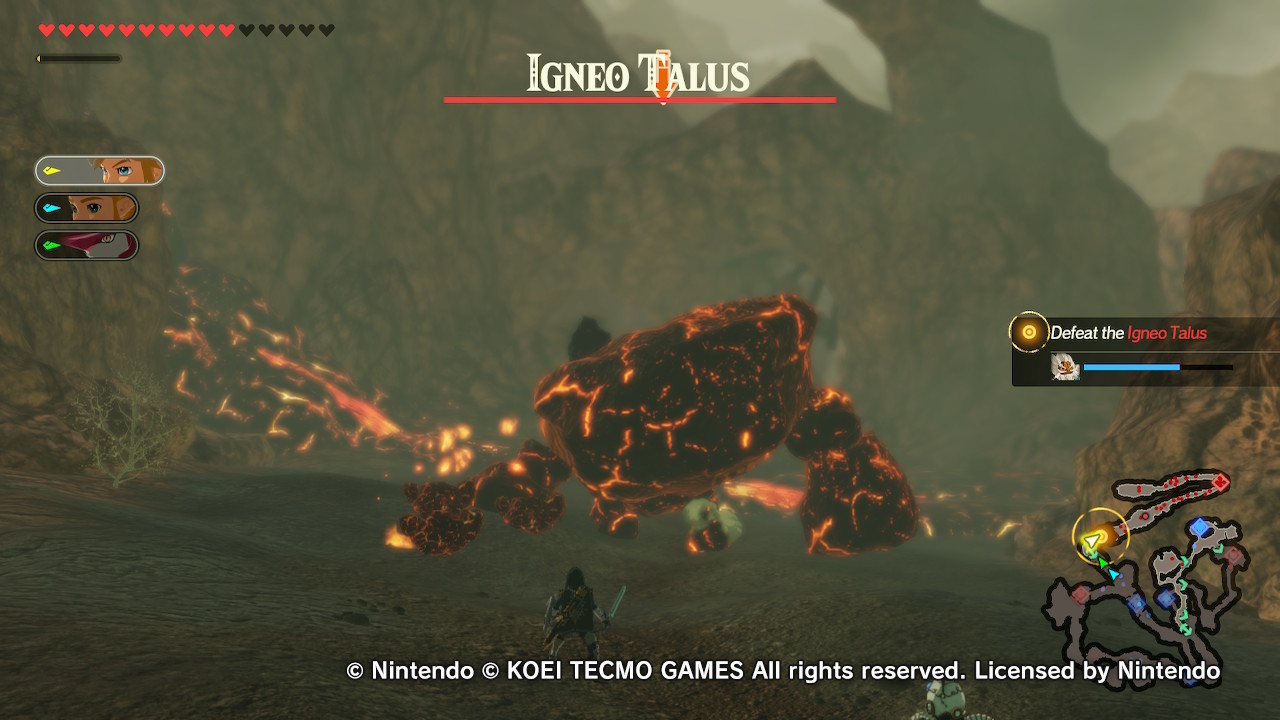The height and width of the screenshot is (720, 1280).
Task: Select the Daruk portrait in objective tracker
Action: coord(1065,368)
